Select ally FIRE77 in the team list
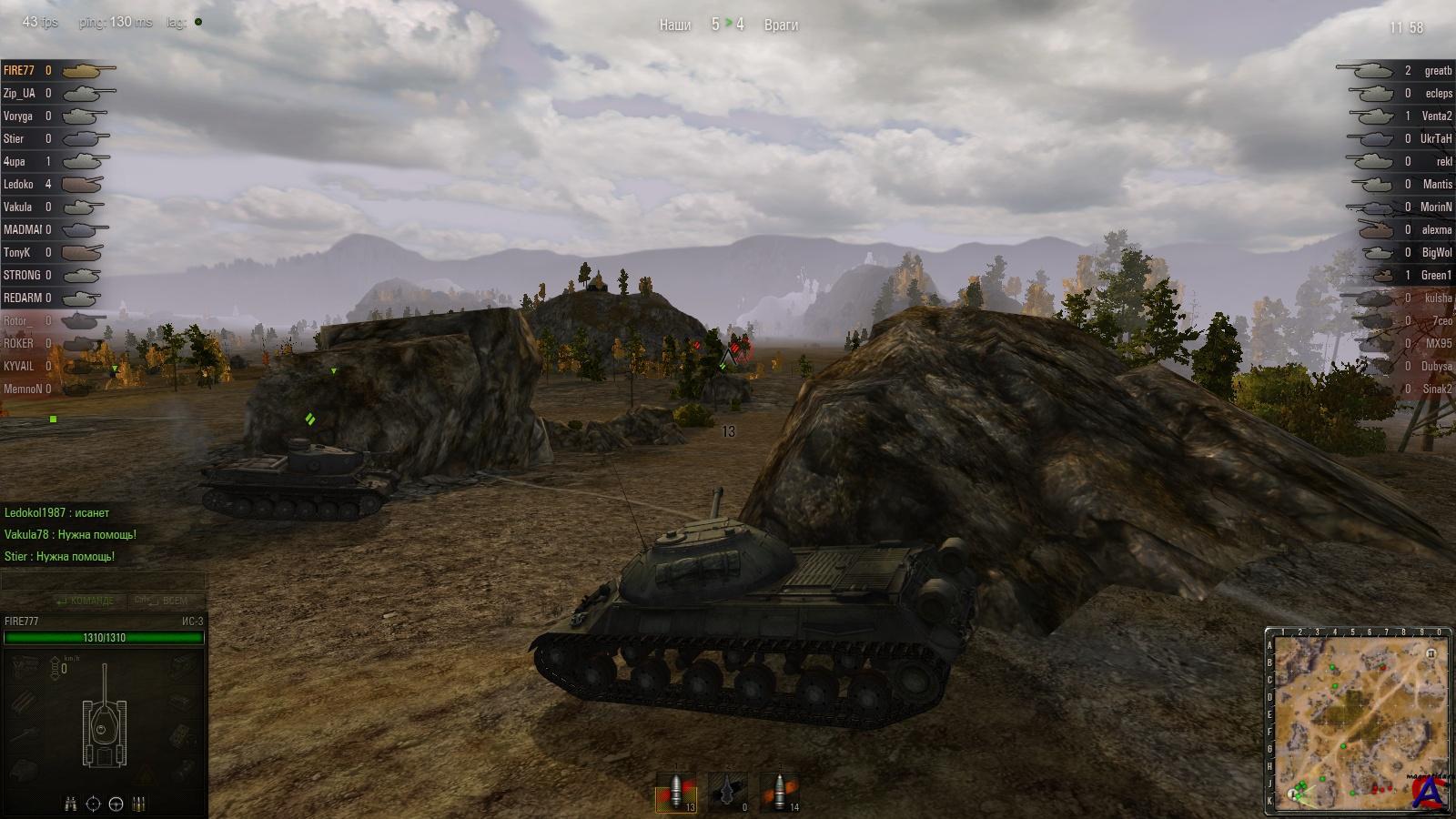The height and width of the screenshot is (819, 1456). tap(19, 70)
